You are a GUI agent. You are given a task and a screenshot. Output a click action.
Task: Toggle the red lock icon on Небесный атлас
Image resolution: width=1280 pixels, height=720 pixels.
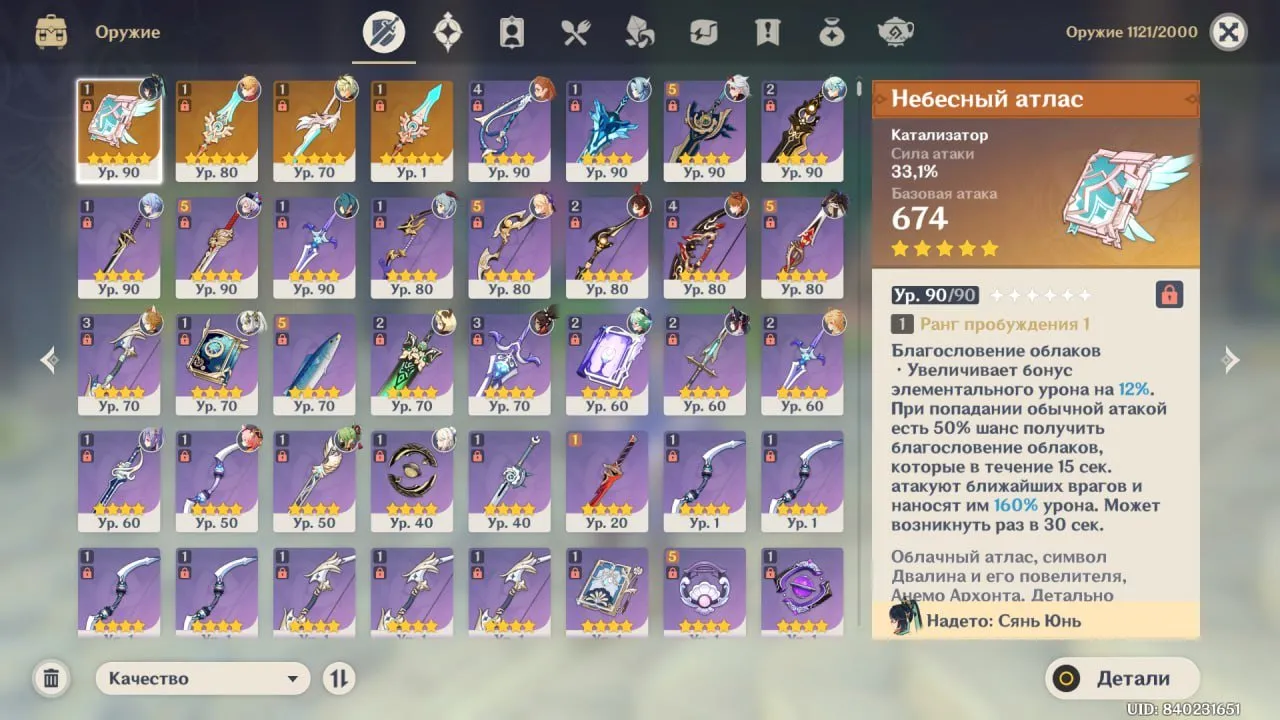click(1169, 294)
